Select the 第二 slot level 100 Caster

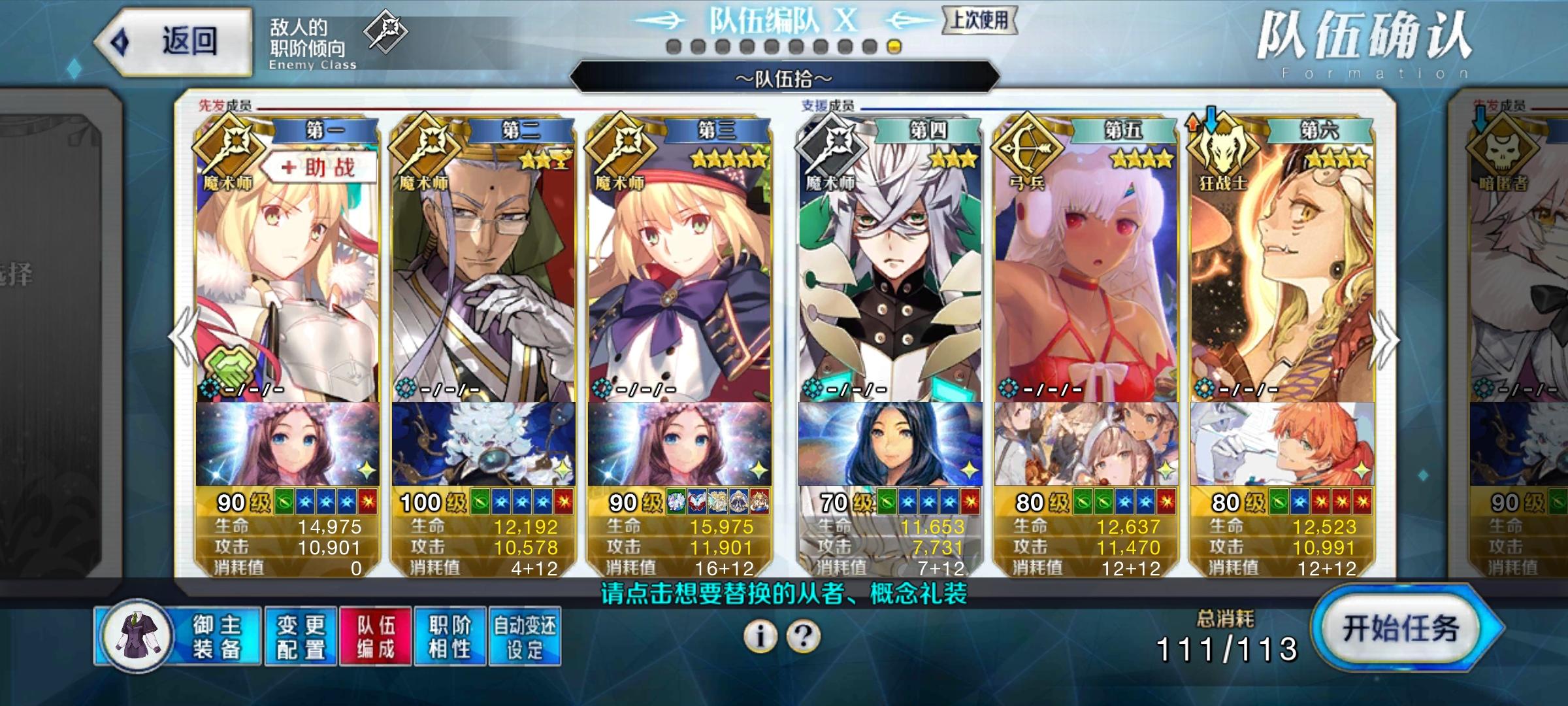[483, 275]
